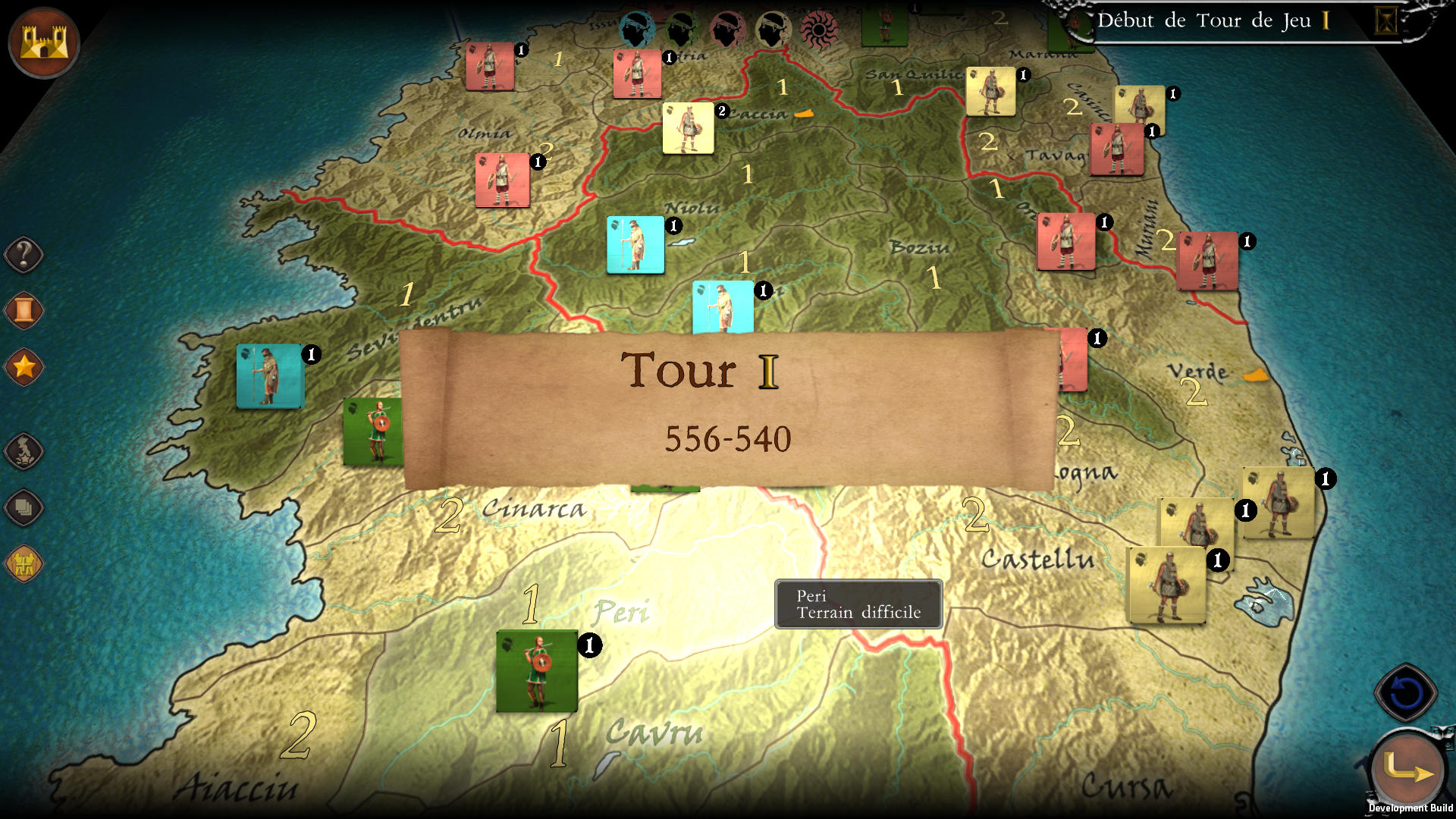Select the green unit in Cavru region

coord(535,672)
